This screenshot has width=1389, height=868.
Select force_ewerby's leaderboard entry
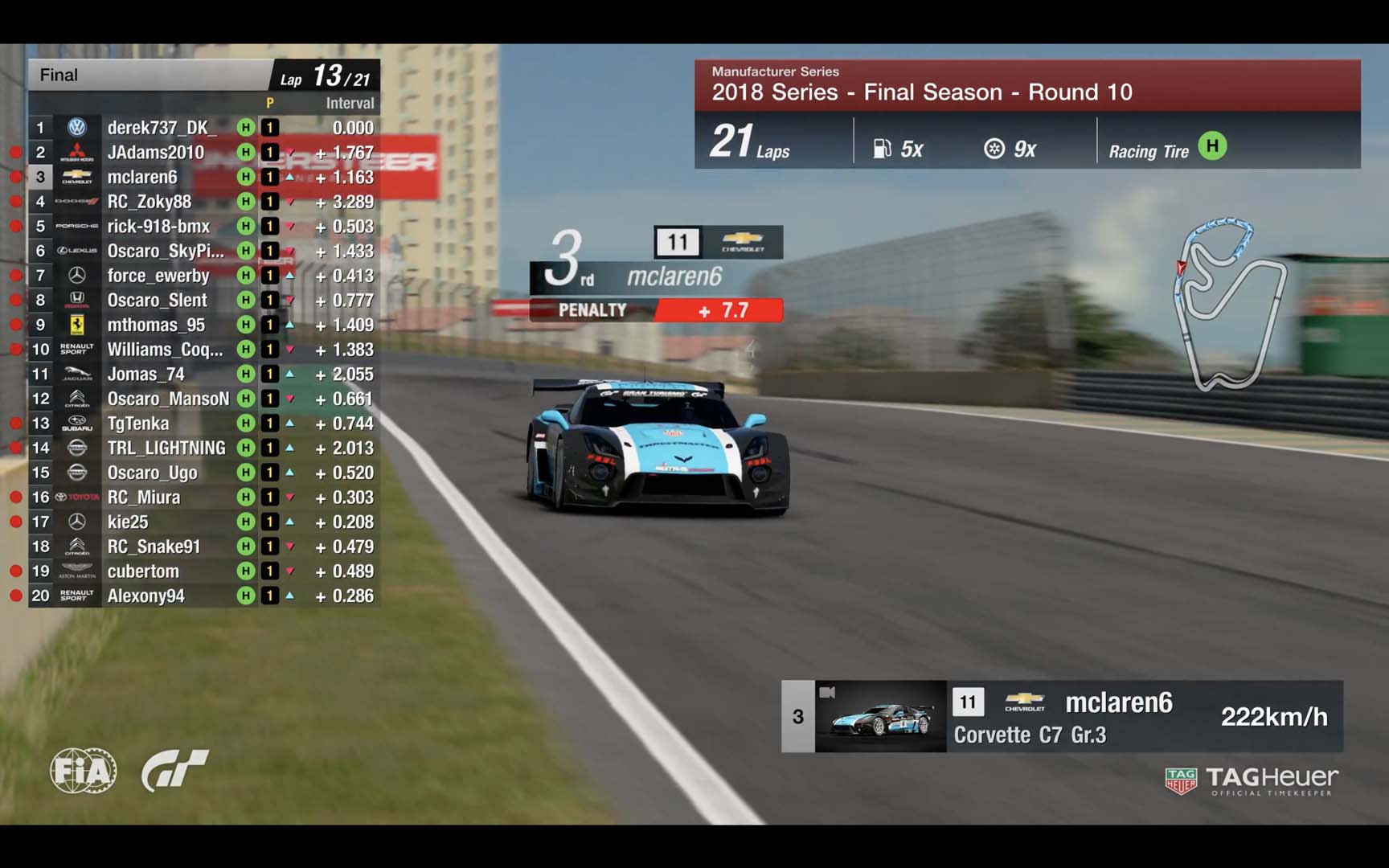tap(158, 276)
